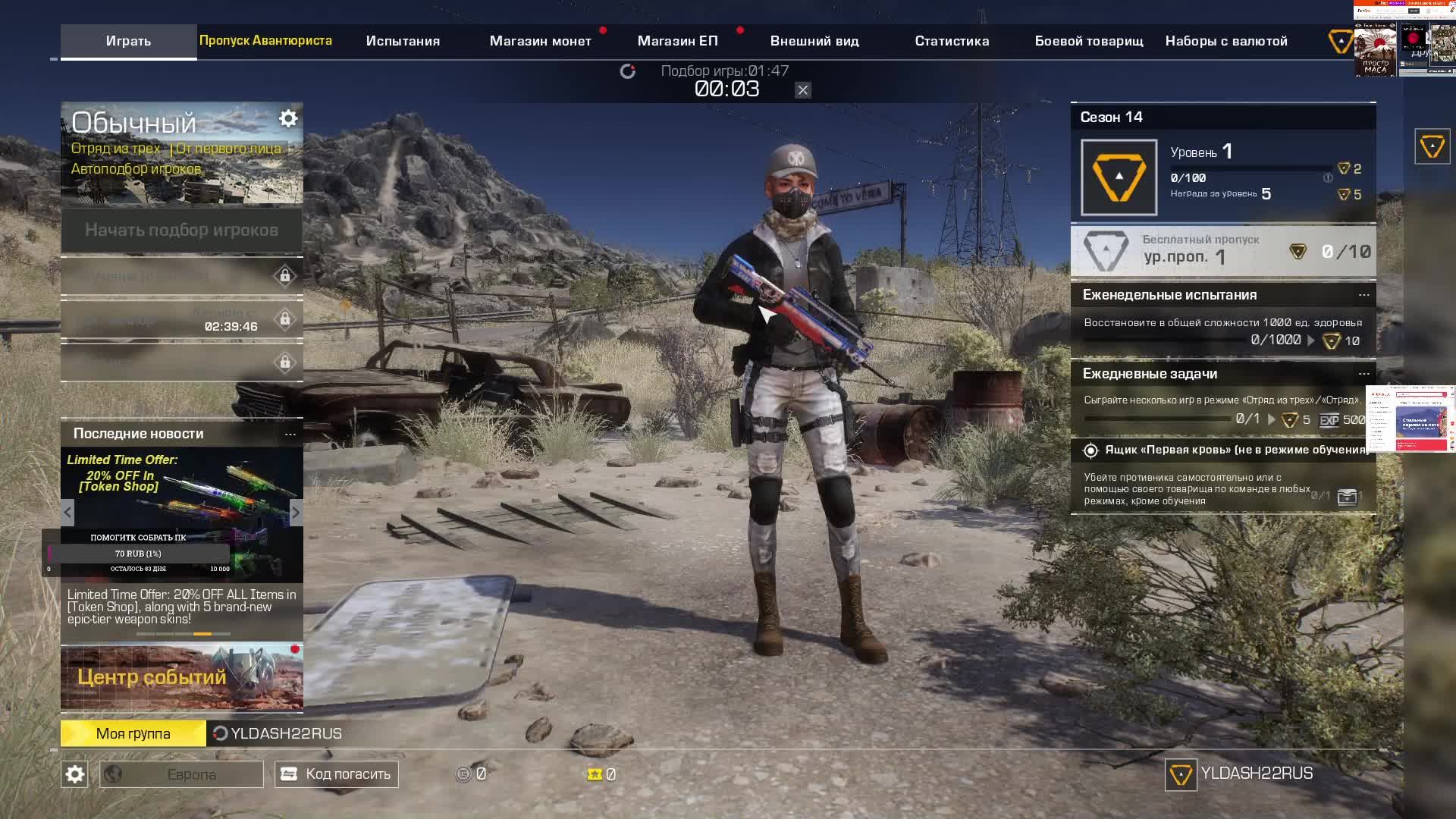Switch to the Играть tab
This screenshot has height=819, width=1456.
coord(128,41)
